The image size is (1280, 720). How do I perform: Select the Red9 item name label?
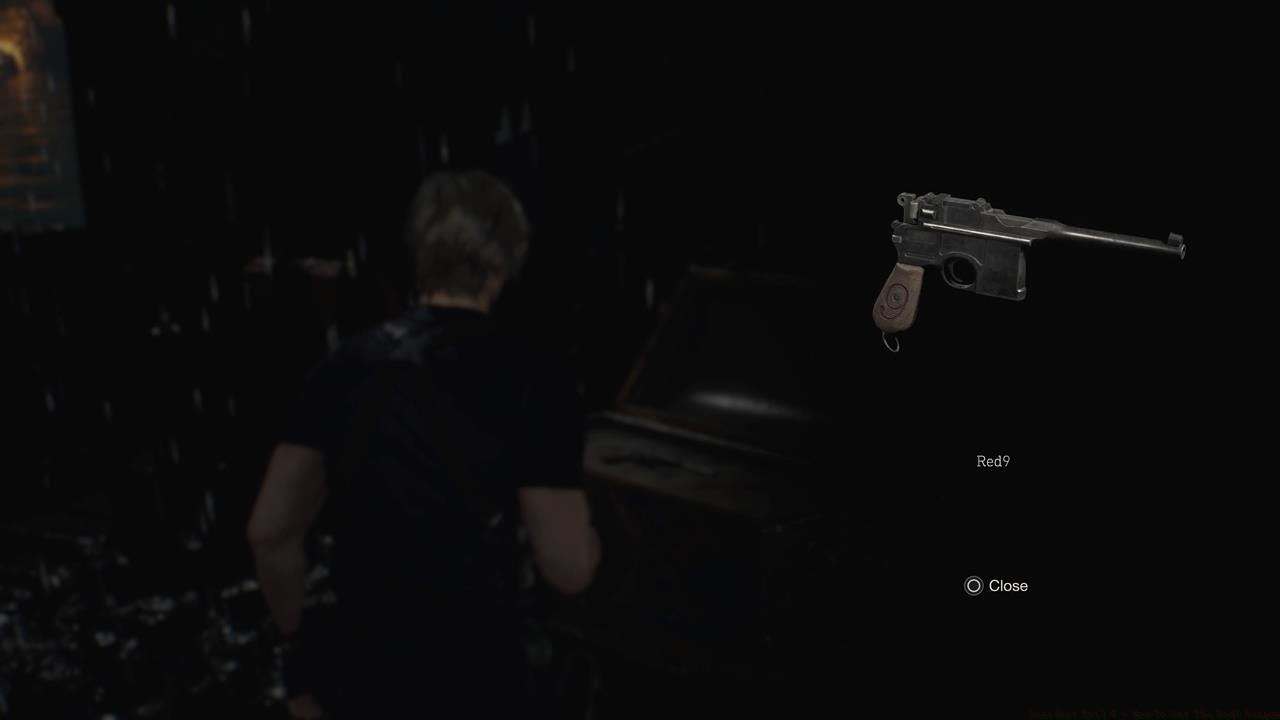[x=992, y=461]
